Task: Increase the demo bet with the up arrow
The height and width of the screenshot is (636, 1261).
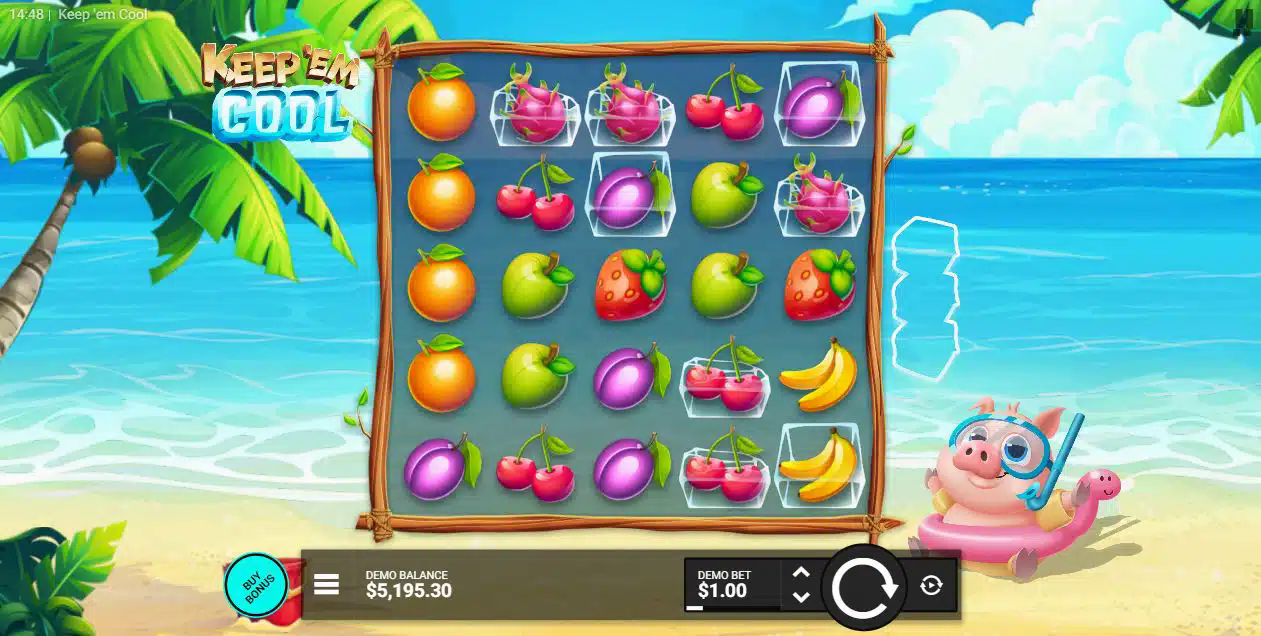Action: [x=800, y=574]
